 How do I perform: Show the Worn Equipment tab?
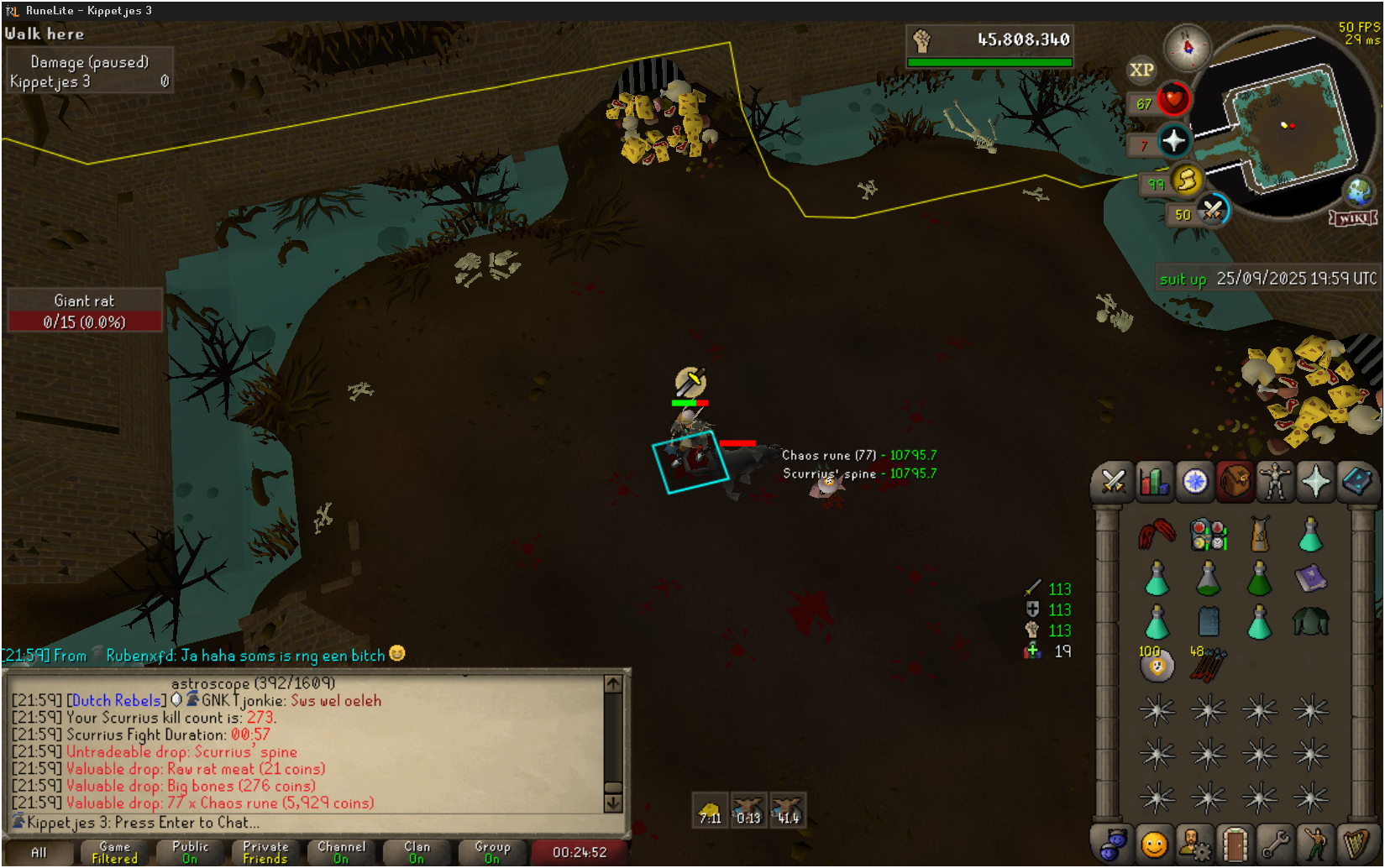pos(1275,483)
